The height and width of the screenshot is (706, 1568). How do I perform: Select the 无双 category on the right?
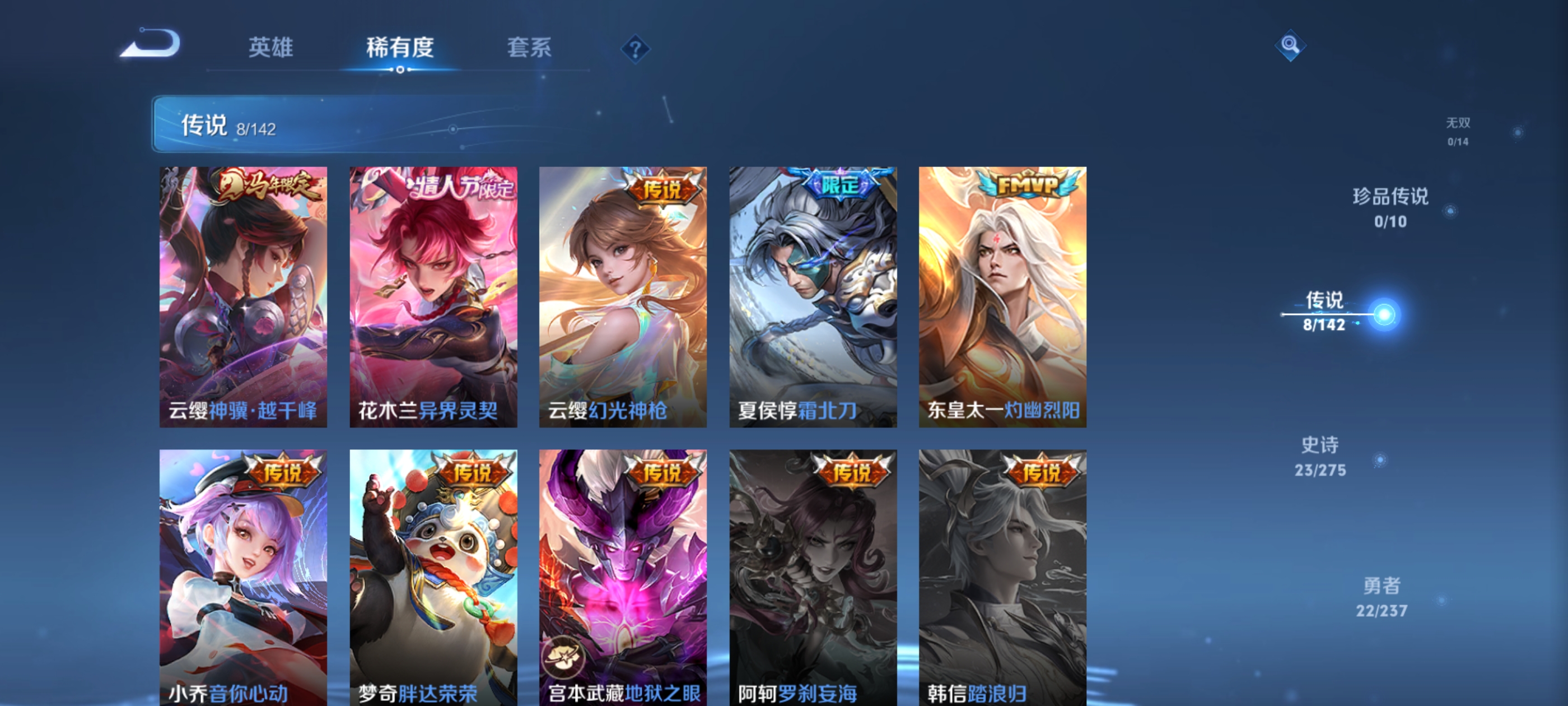coord(1458,130)
